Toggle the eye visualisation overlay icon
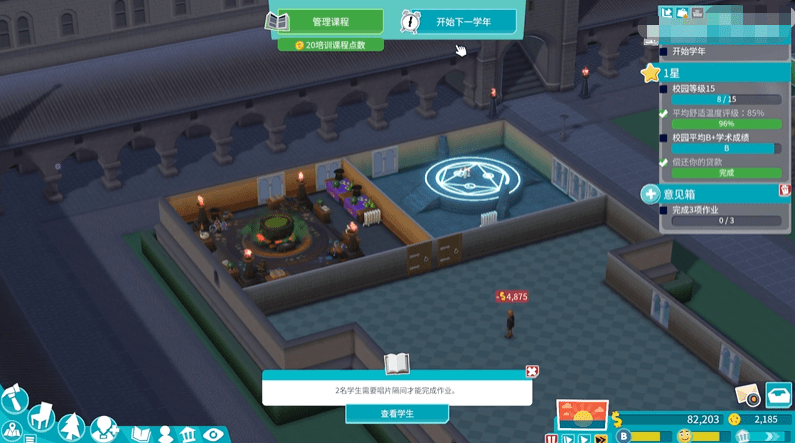Screen dimensions: 795x443 coord(213,434)
